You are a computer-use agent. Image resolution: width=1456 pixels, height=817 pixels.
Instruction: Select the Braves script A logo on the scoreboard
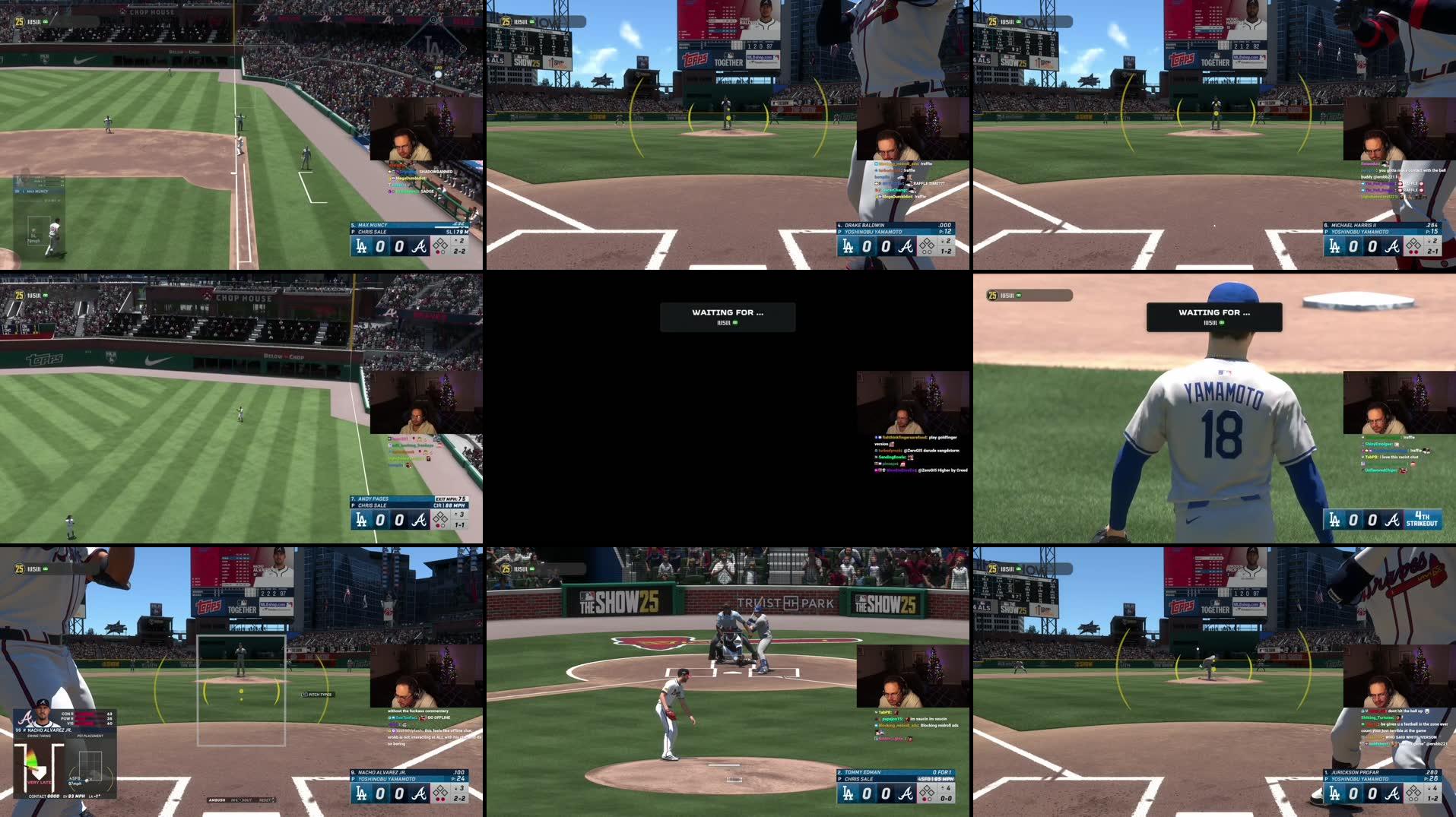[420, 793]
